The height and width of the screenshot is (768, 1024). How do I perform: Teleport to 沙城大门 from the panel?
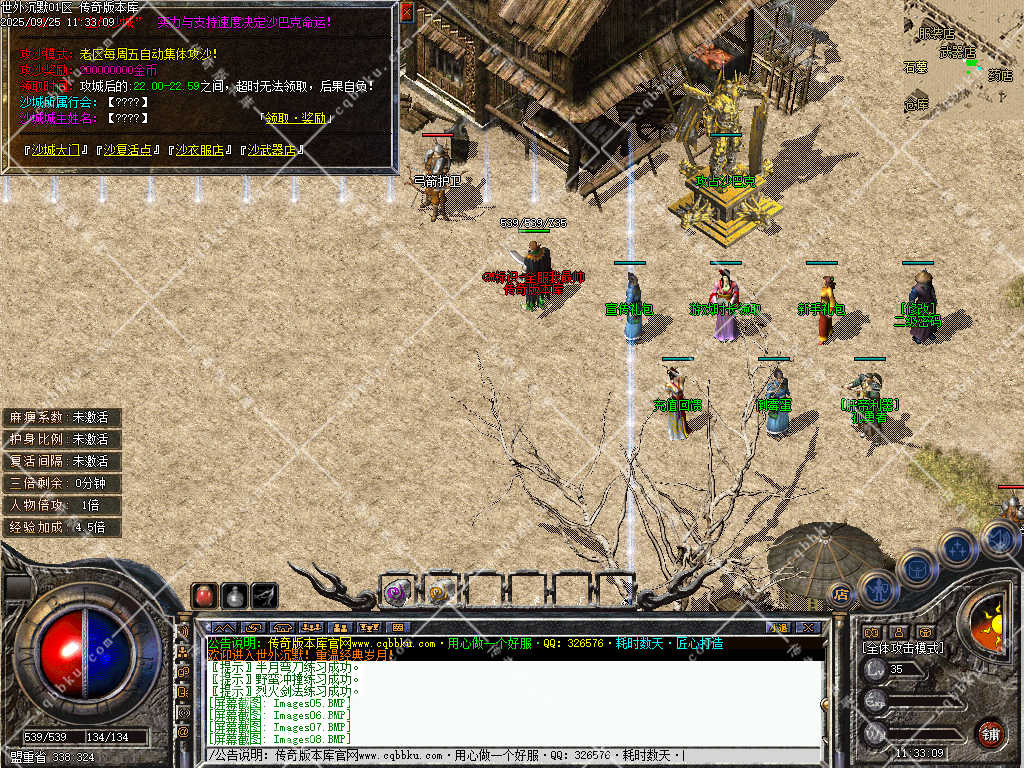coord(55,150)
